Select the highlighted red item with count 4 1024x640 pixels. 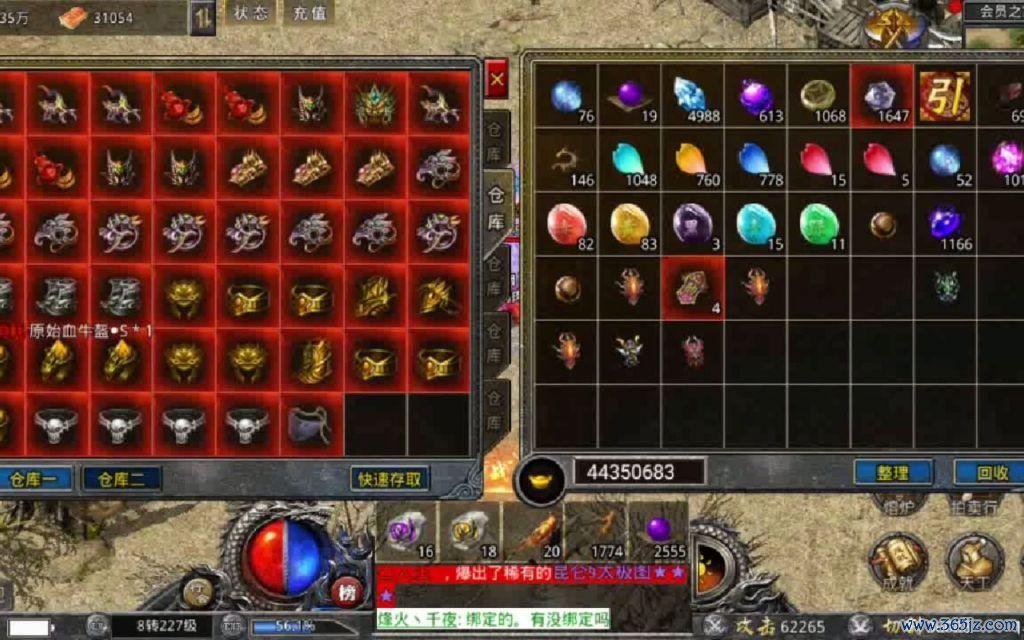click(692, 288)
